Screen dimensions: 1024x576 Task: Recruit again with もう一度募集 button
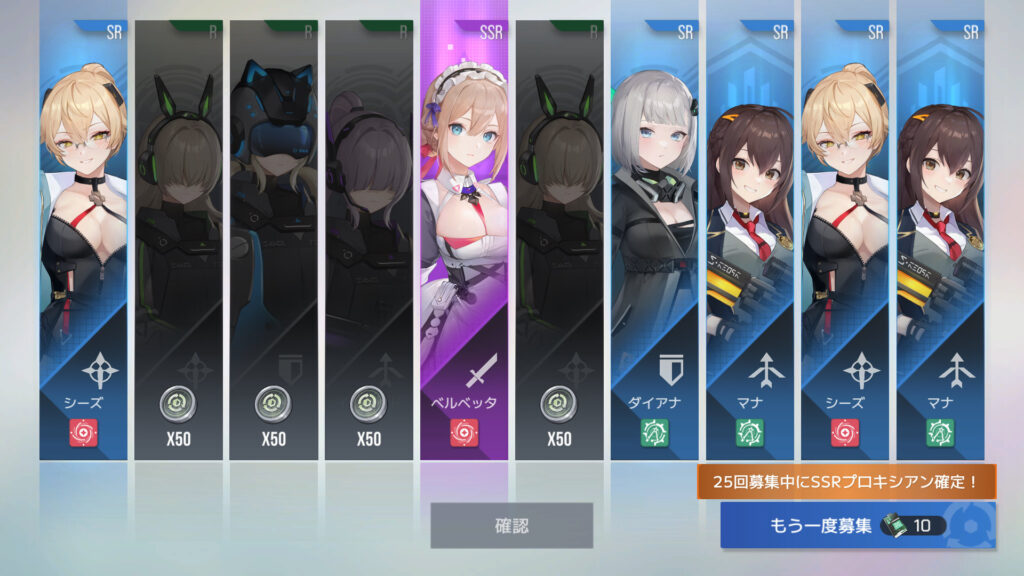pos(857,526)
